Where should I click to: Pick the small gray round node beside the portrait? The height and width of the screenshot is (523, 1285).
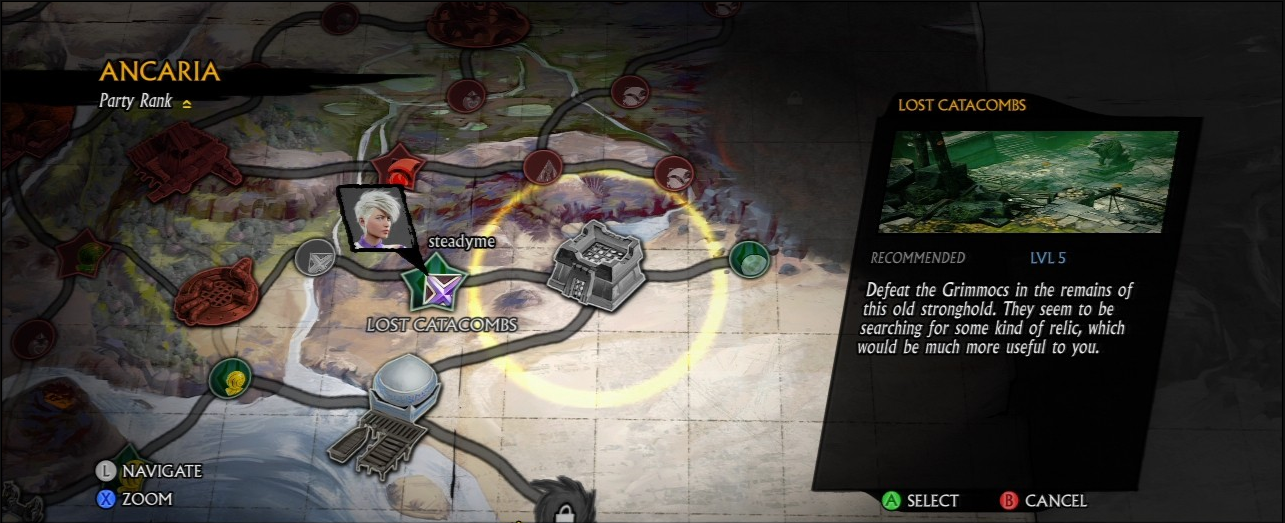[315, 258]
